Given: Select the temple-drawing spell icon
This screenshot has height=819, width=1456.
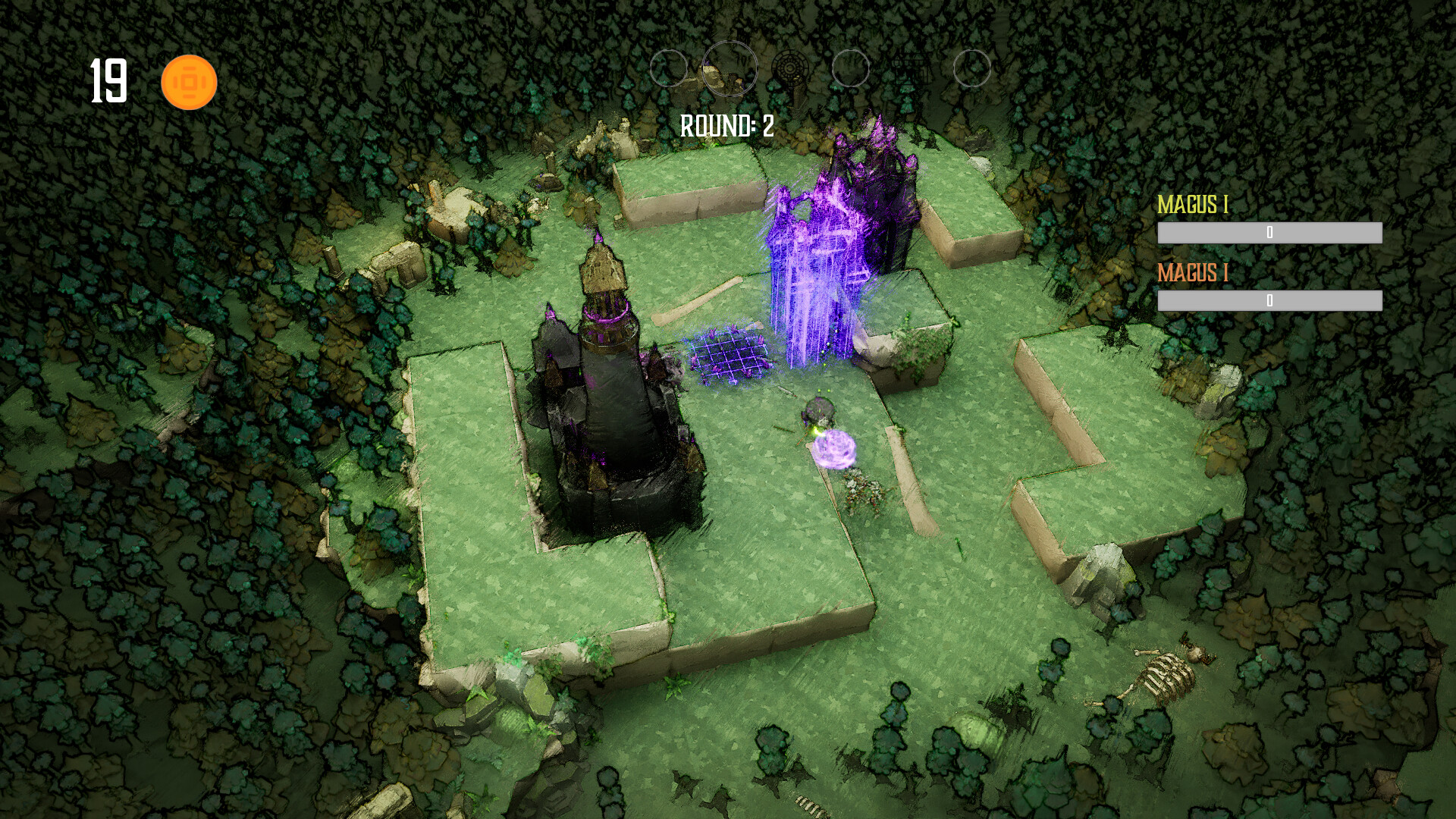Looking at the screenshot, I should (910, 70).
